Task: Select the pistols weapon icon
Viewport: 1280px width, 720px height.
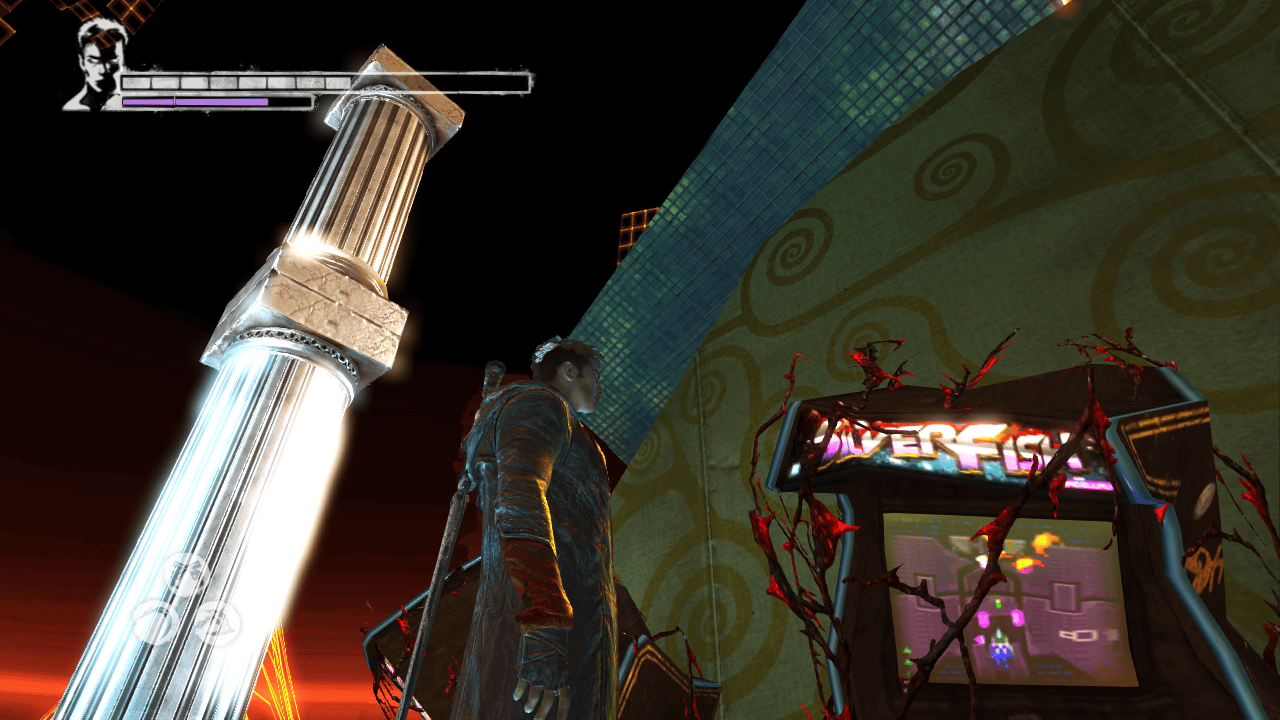Action: tap(186, 572)
